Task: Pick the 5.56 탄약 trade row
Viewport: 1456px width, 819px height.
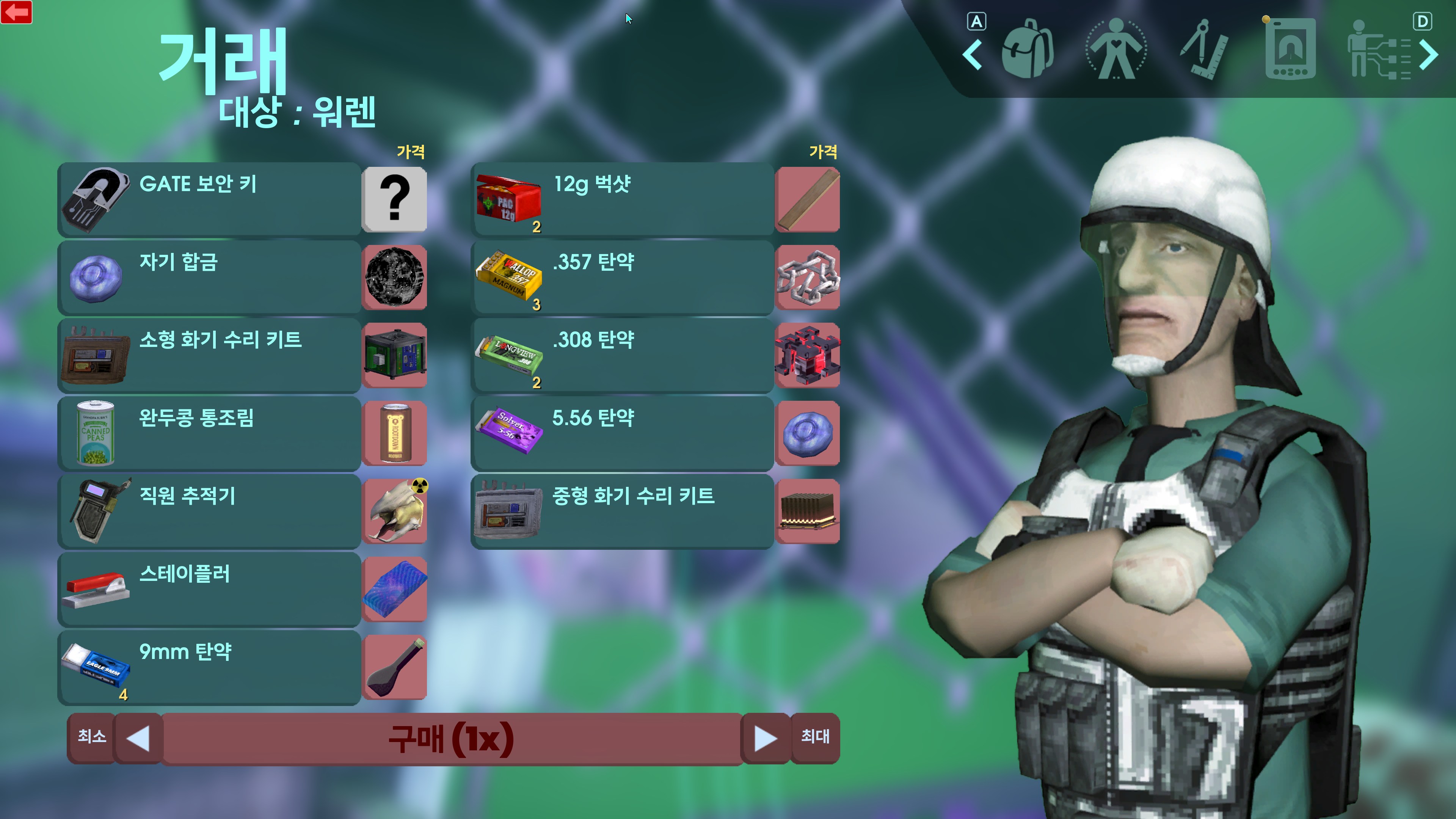Action: pos(622,433)
